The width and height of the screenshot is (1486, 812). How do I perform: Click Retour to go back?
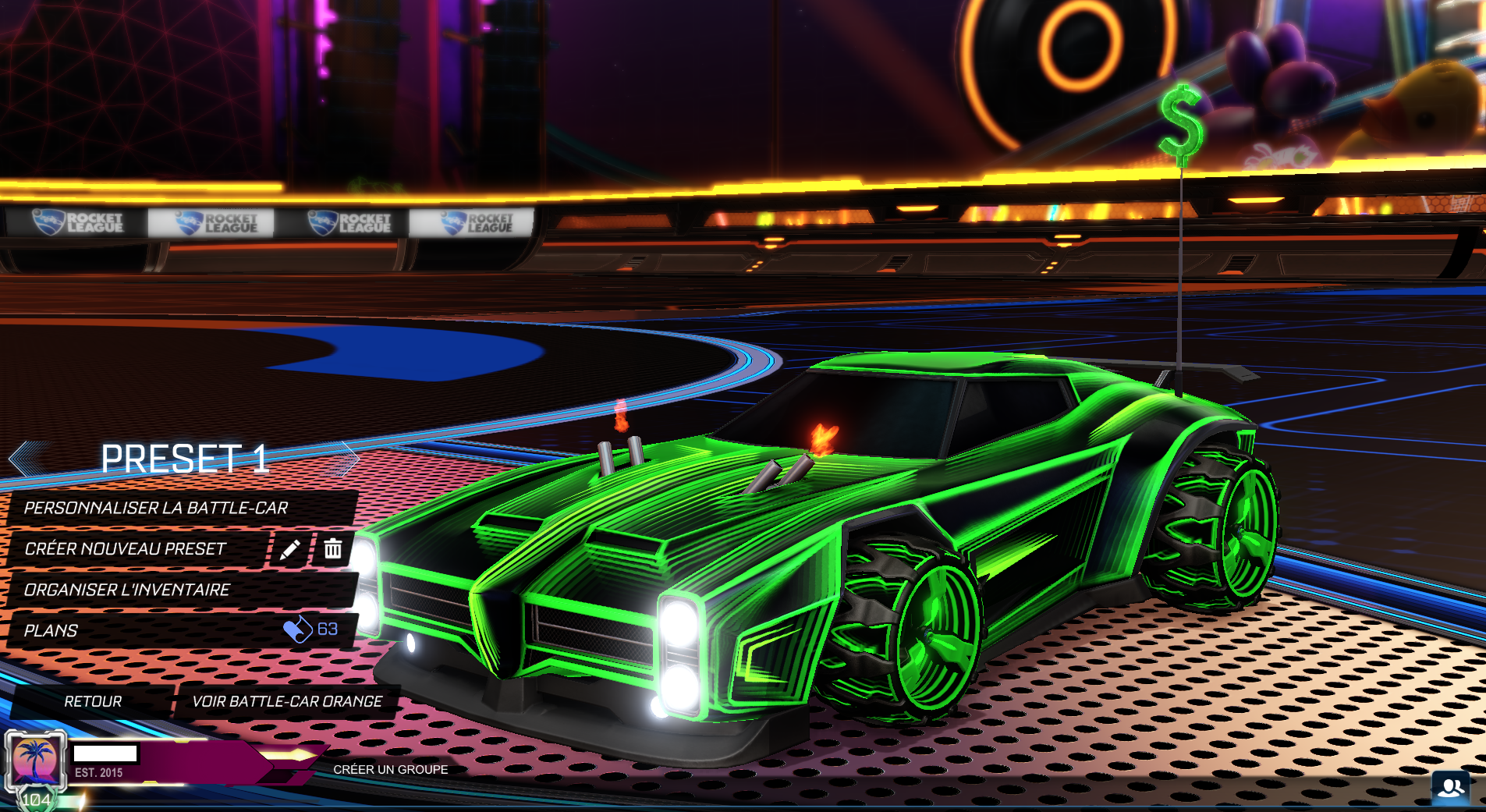(x=92, y=701)
